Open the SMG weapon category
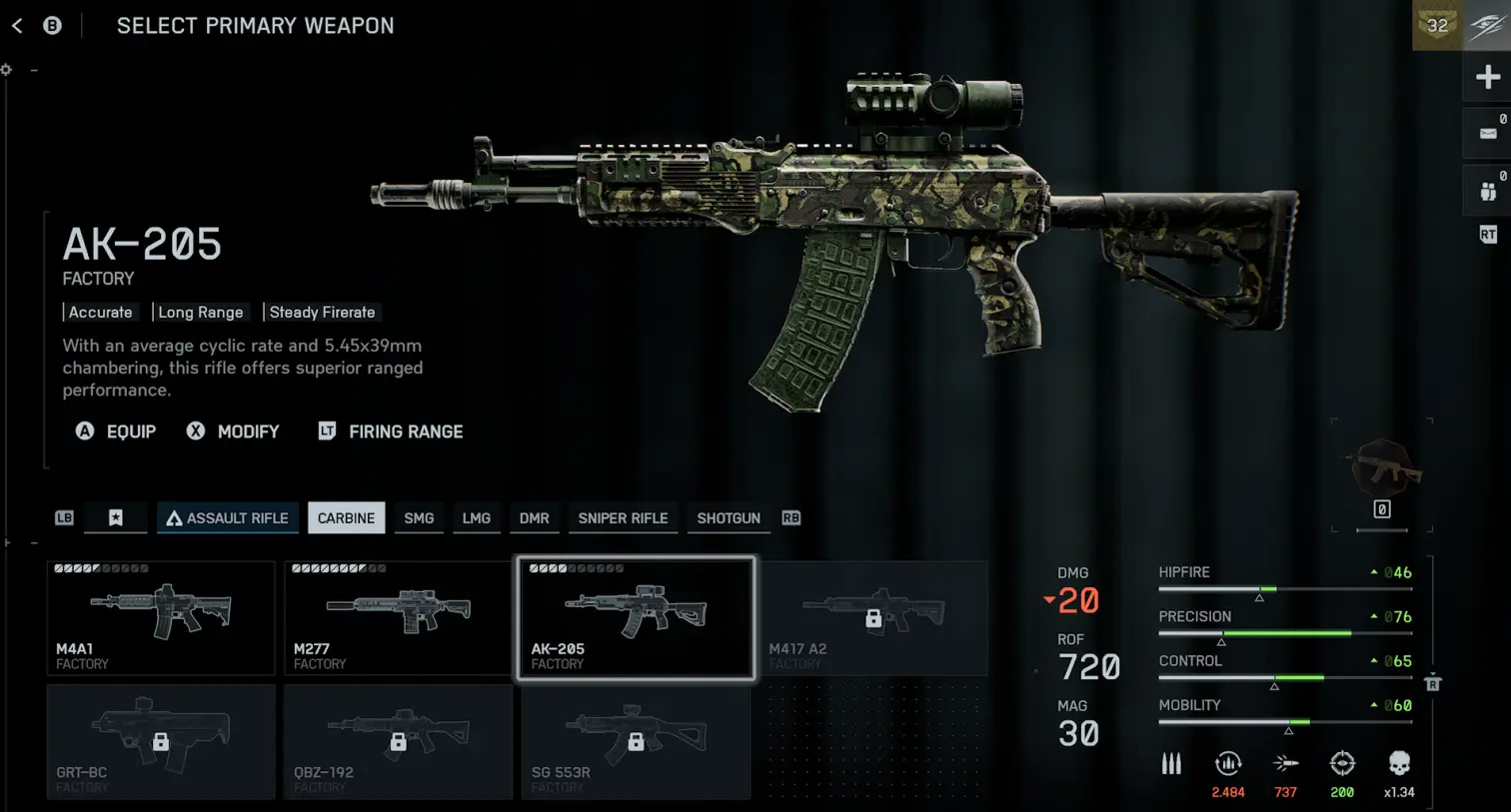This screenshot has height=812, width=1511. (419, 518)
